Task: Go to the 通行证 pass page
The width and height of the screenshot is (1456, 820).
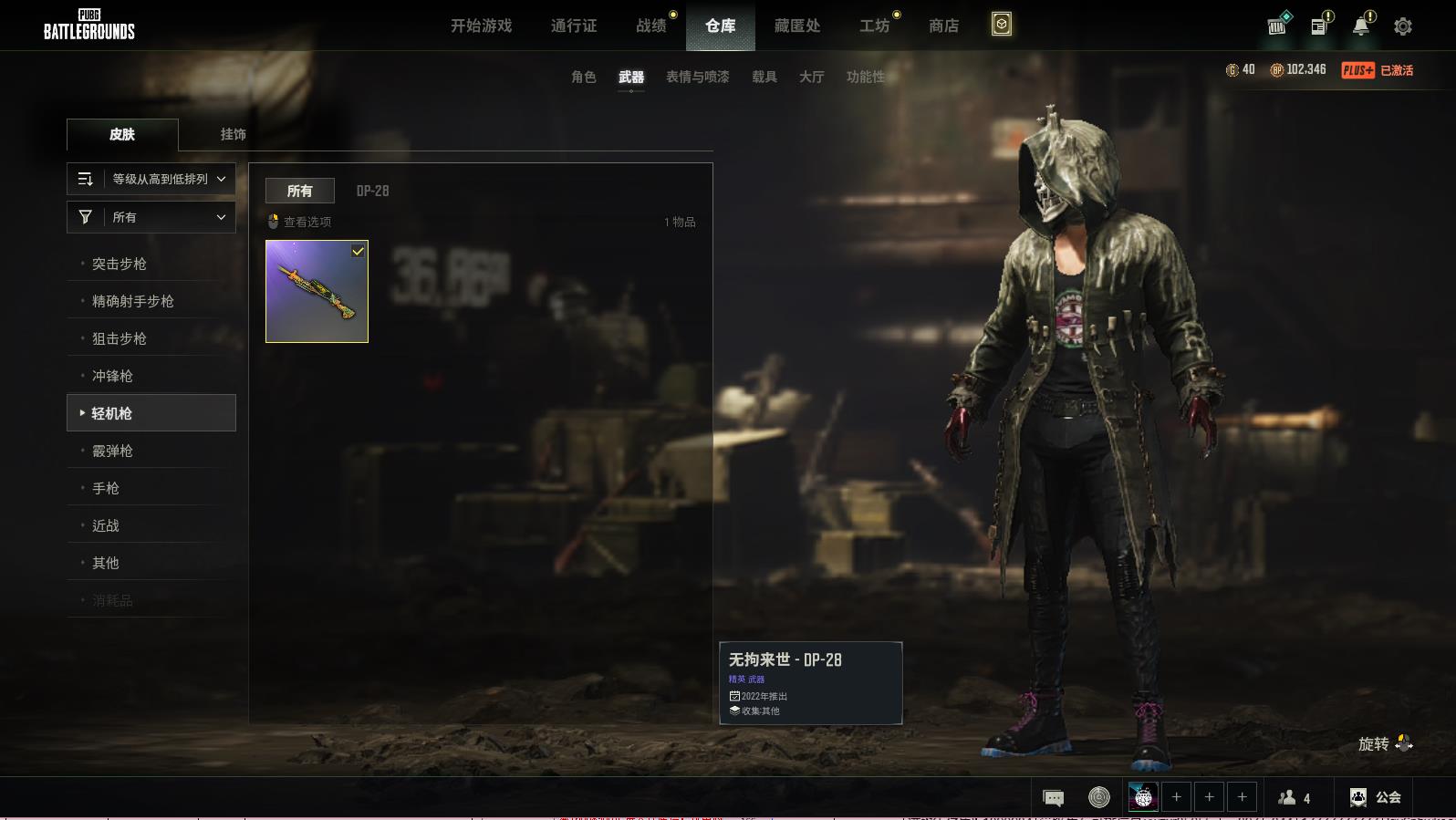Action: pyautogui.click(x=574, y=26)
